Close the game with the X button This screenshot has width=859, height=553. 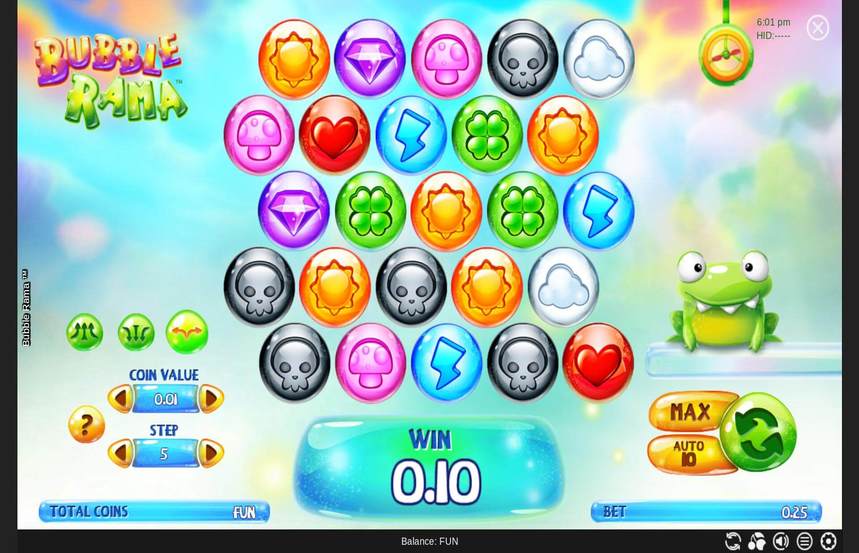(817, 28)
